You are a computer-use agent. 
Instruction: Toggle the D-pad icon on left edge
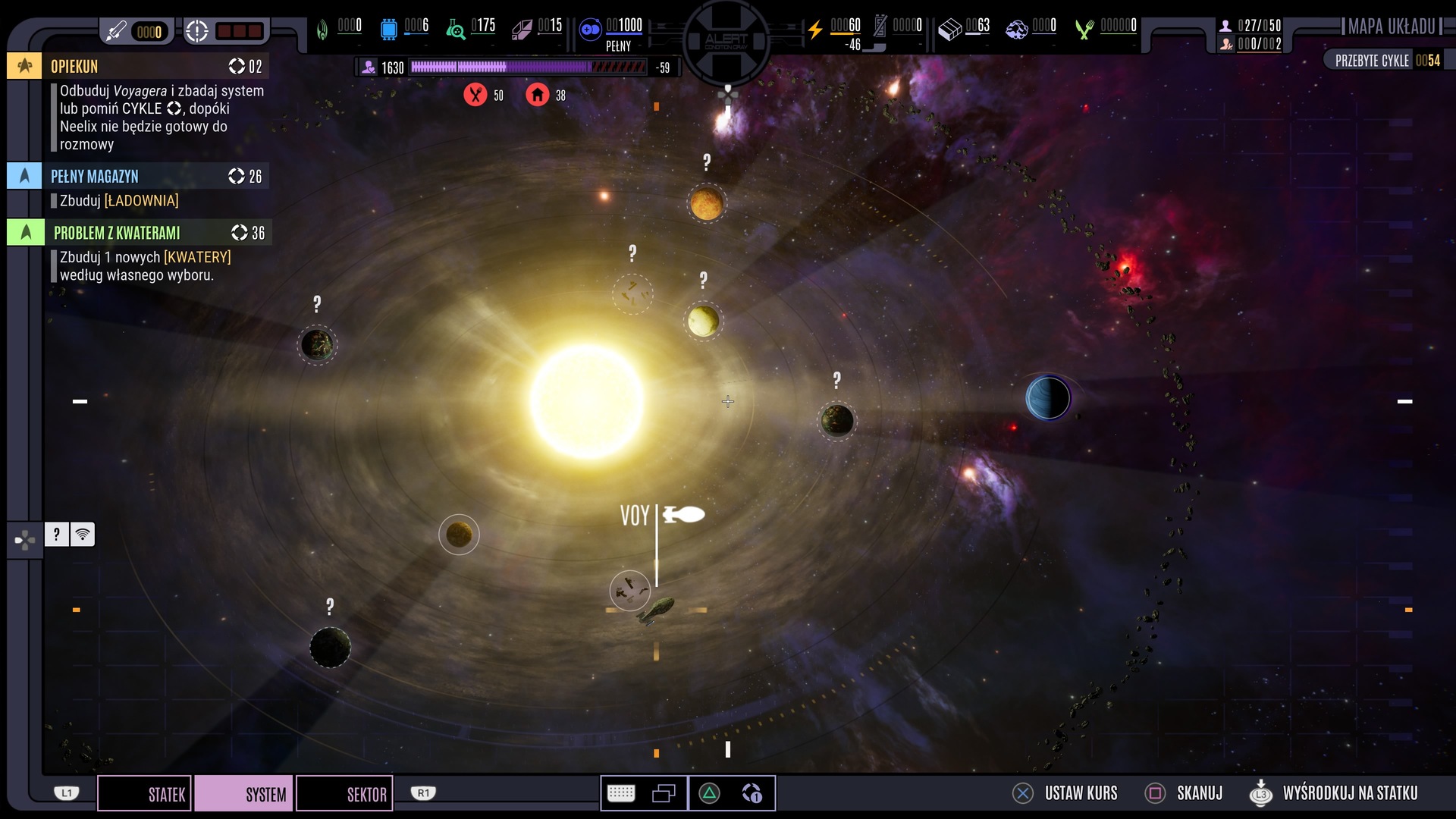pyautogui.click(x=25, y=539)
